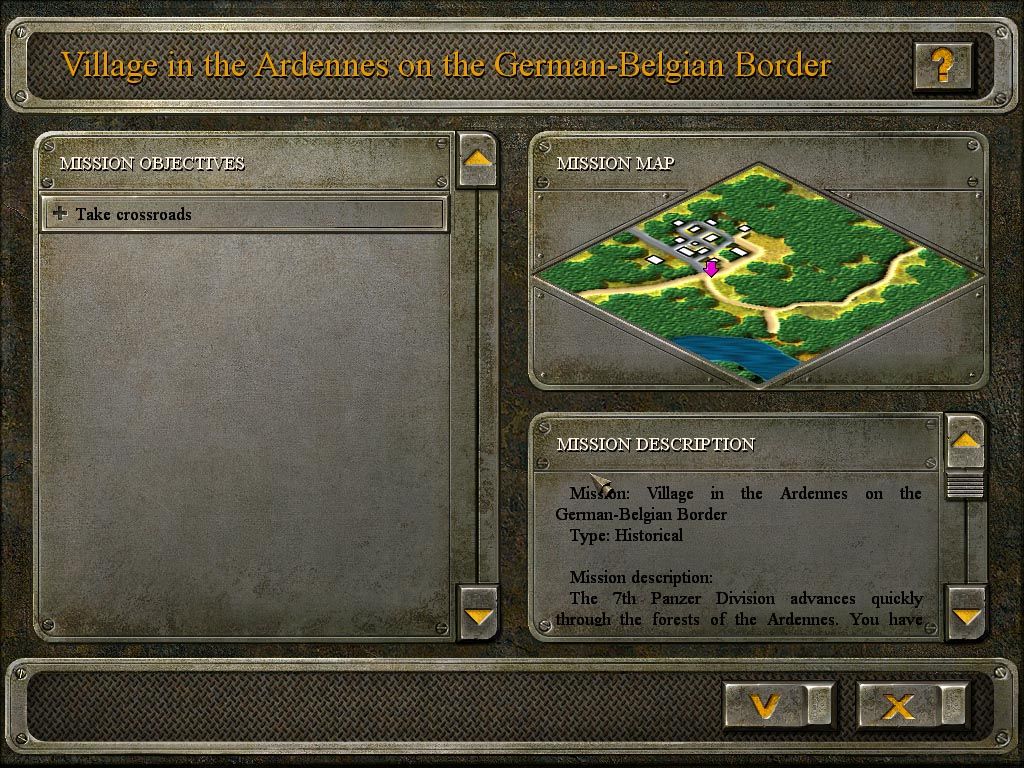Click the objectives list up arrow
The height and width of the screenshot is (768, 1024).
477,159
